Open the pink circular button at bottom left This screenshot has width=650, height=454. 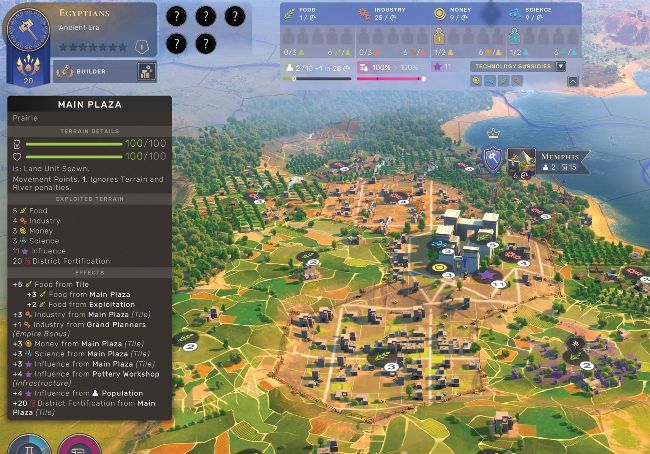(x=74, y=446)
